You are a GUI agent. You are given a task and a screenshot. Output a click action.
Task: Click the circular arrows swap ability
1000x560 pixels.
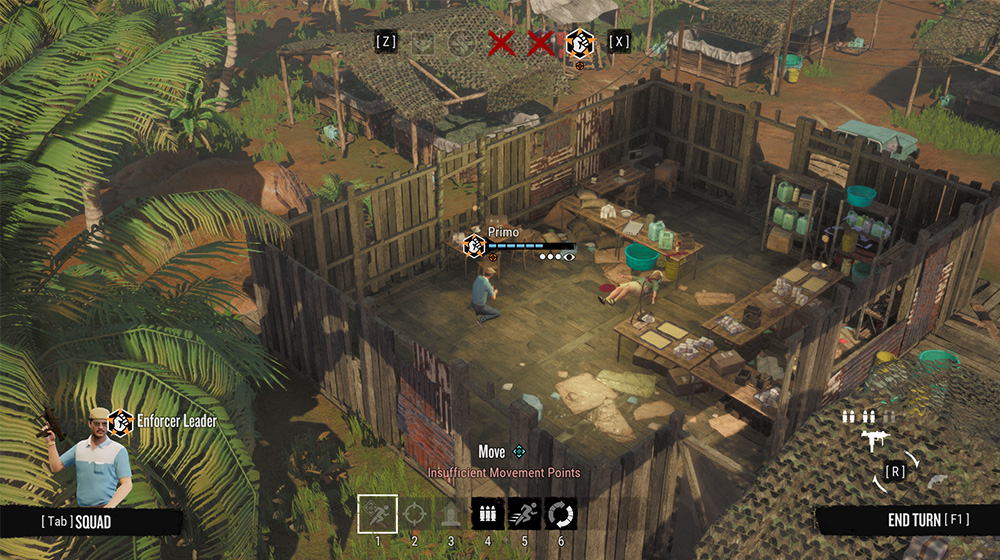[561, 514]
